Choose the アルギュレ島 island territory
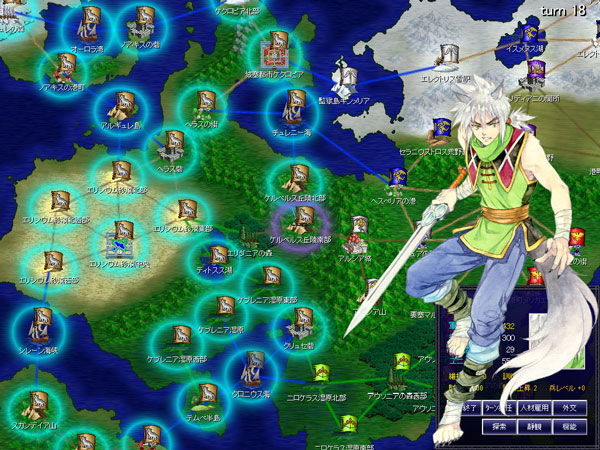The image size is (600, 450). (124, 104)
